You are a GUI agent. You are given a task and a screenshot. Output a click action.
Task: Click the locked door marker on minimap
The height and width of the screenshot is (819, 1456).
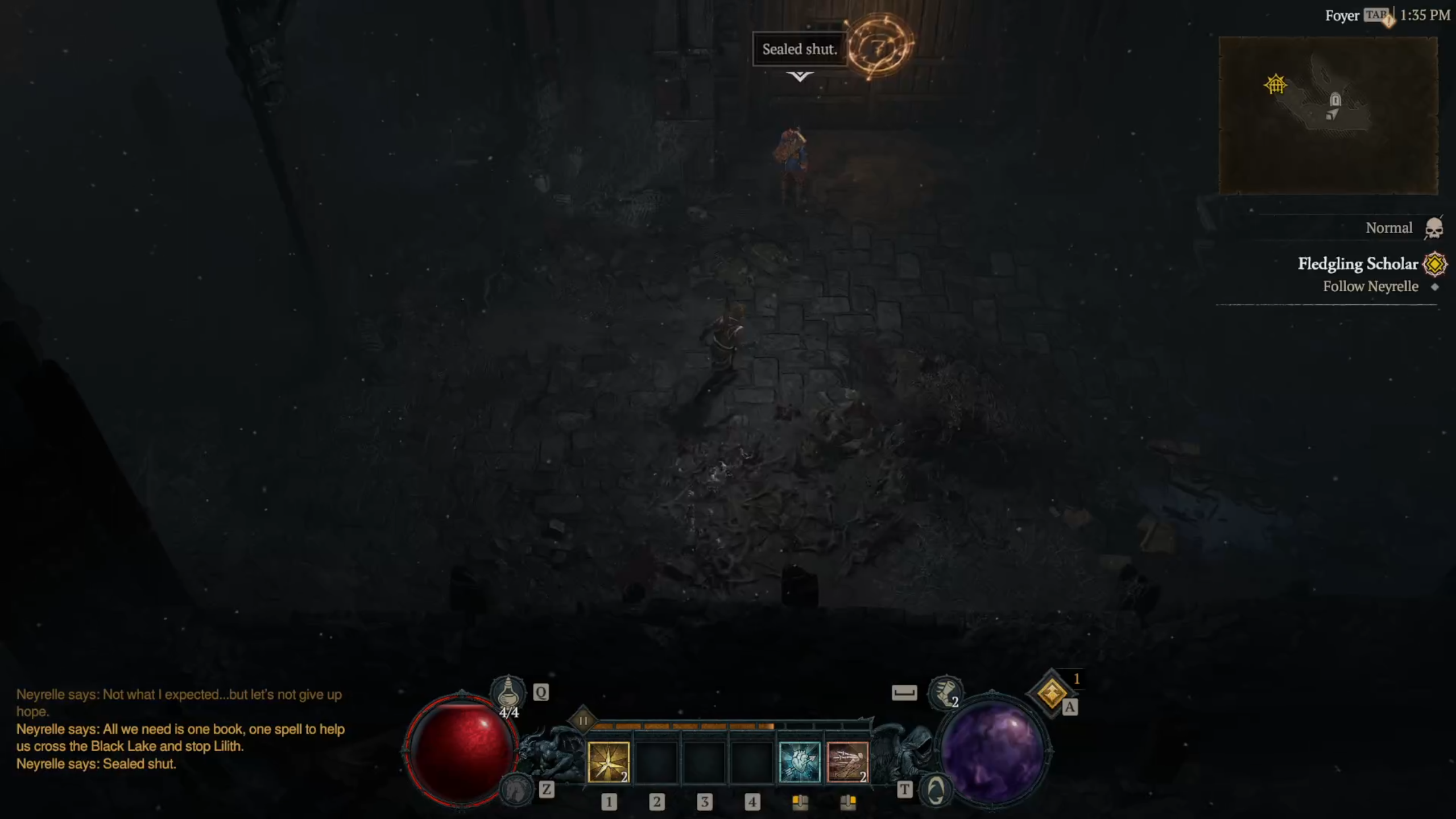coord(1335,101)
